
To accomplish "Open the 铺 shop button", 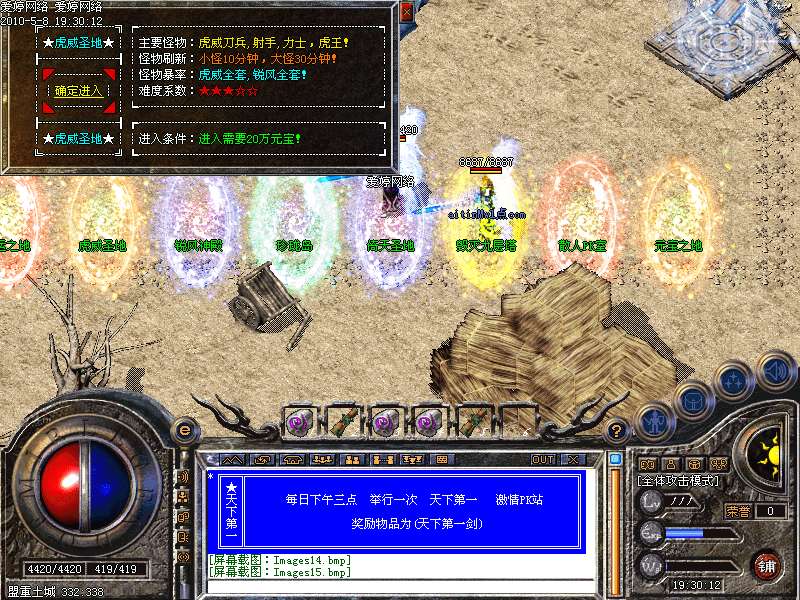I will [767, 566].
